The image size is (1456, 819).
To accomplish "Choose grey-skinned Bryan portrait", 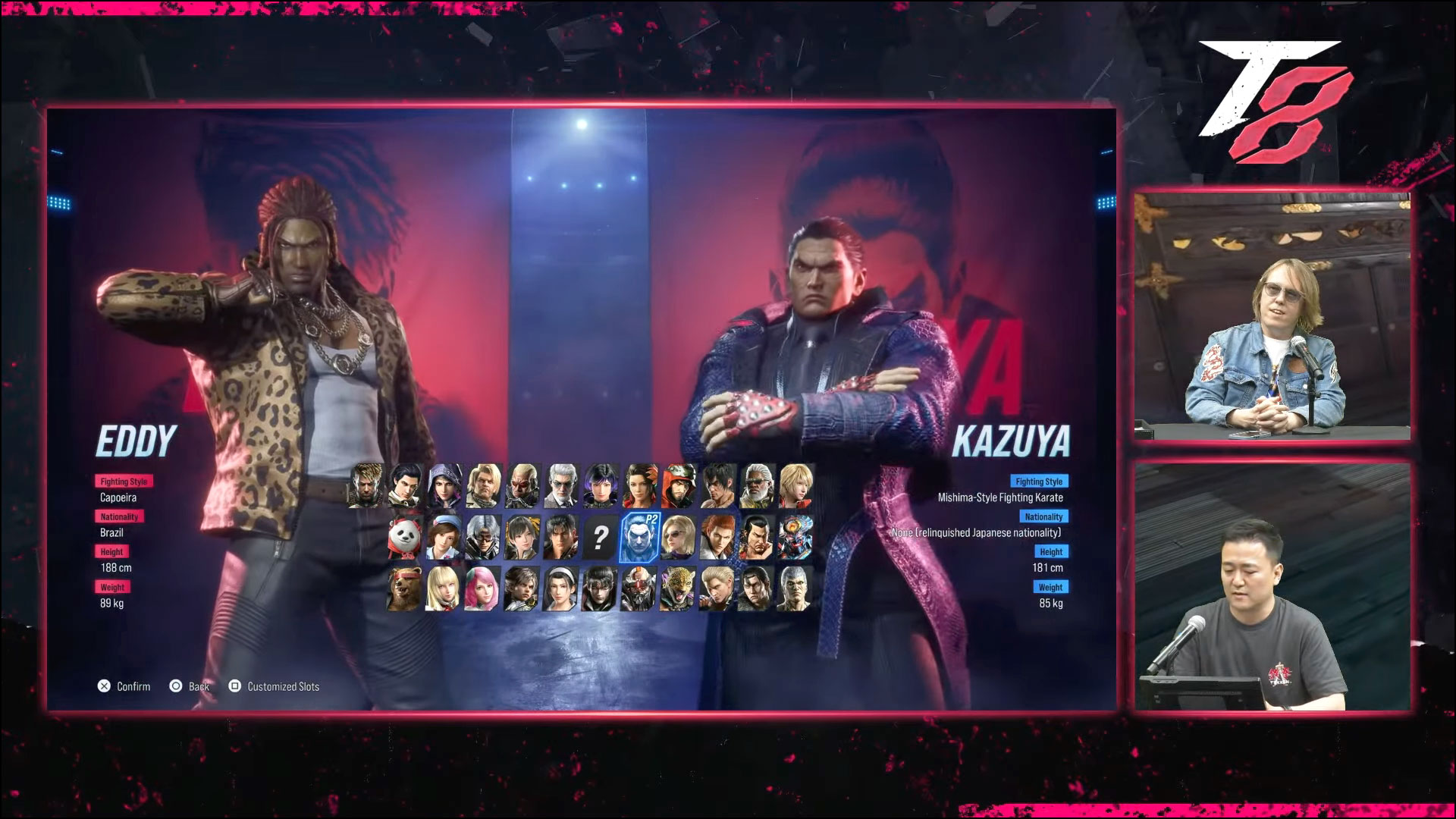I will [795, 589].
